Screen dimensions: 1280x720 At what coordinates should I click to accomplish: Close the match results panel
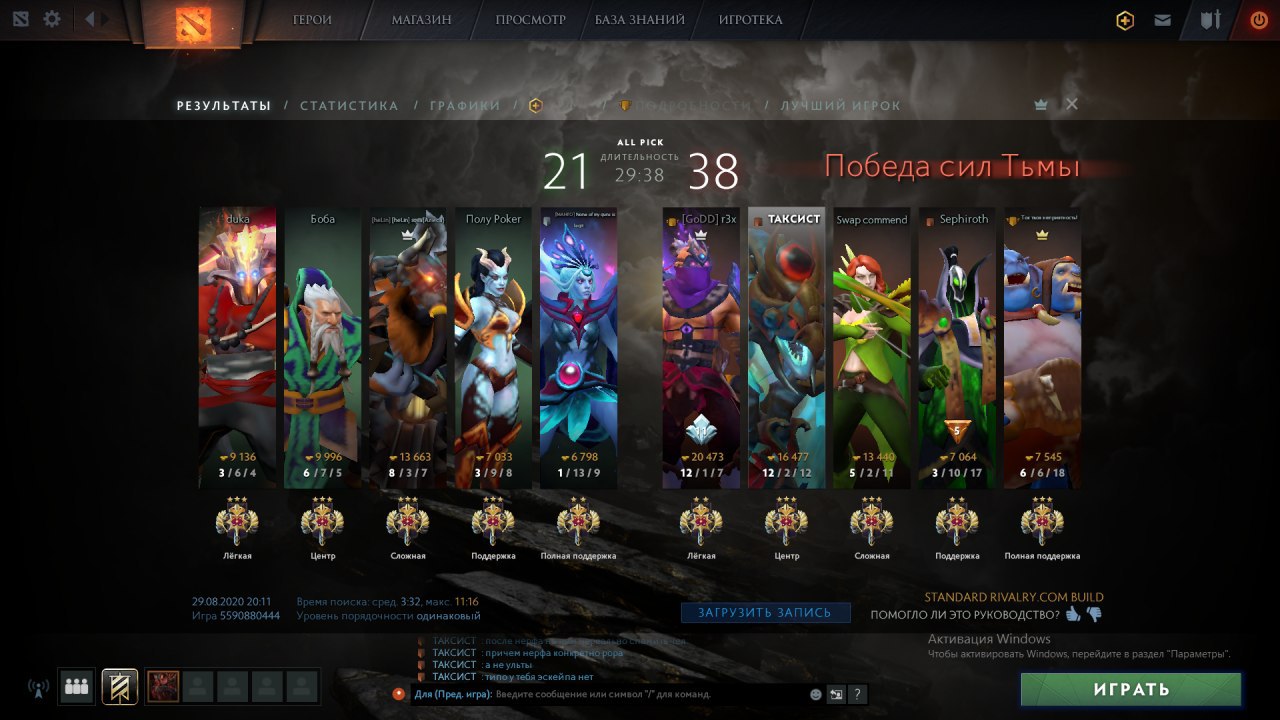coord(1072,104)
